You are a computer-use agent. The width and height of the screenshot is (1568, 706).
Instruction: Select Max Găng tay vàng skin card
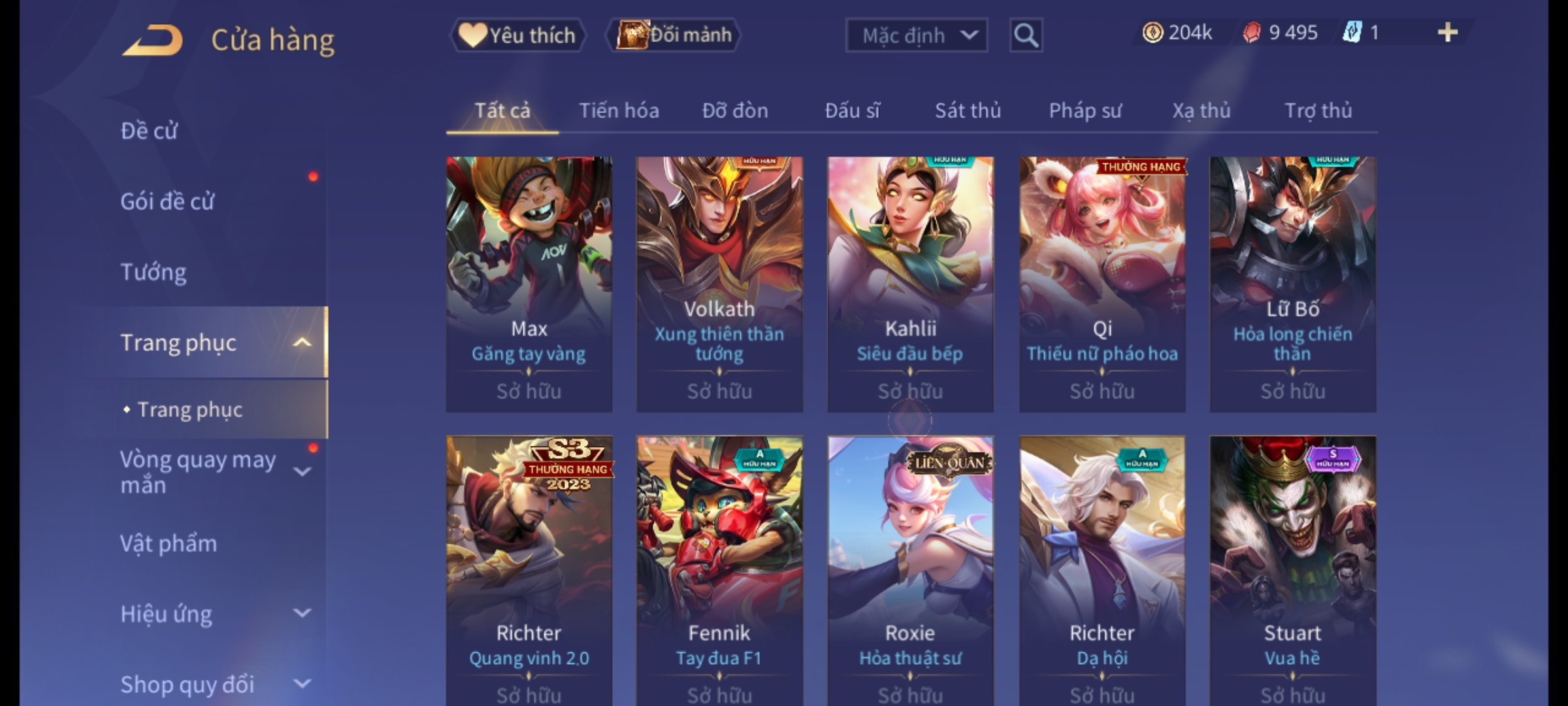pyautogui.click(x=529, y=284)
